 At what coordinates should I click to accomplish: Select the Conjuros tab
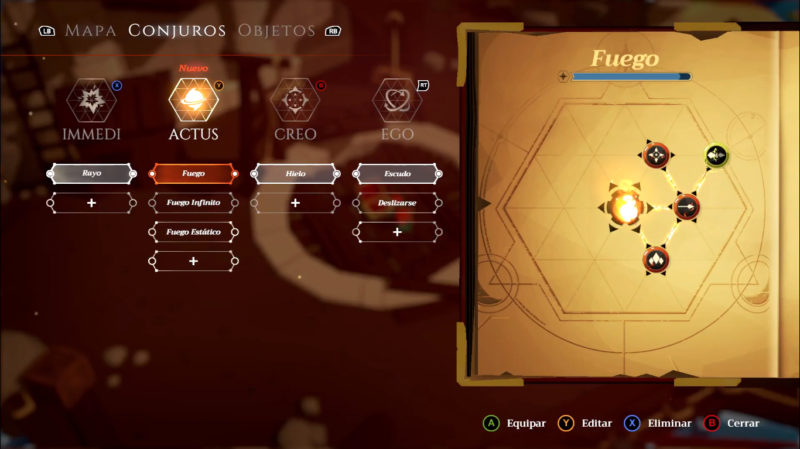point(177,30)
